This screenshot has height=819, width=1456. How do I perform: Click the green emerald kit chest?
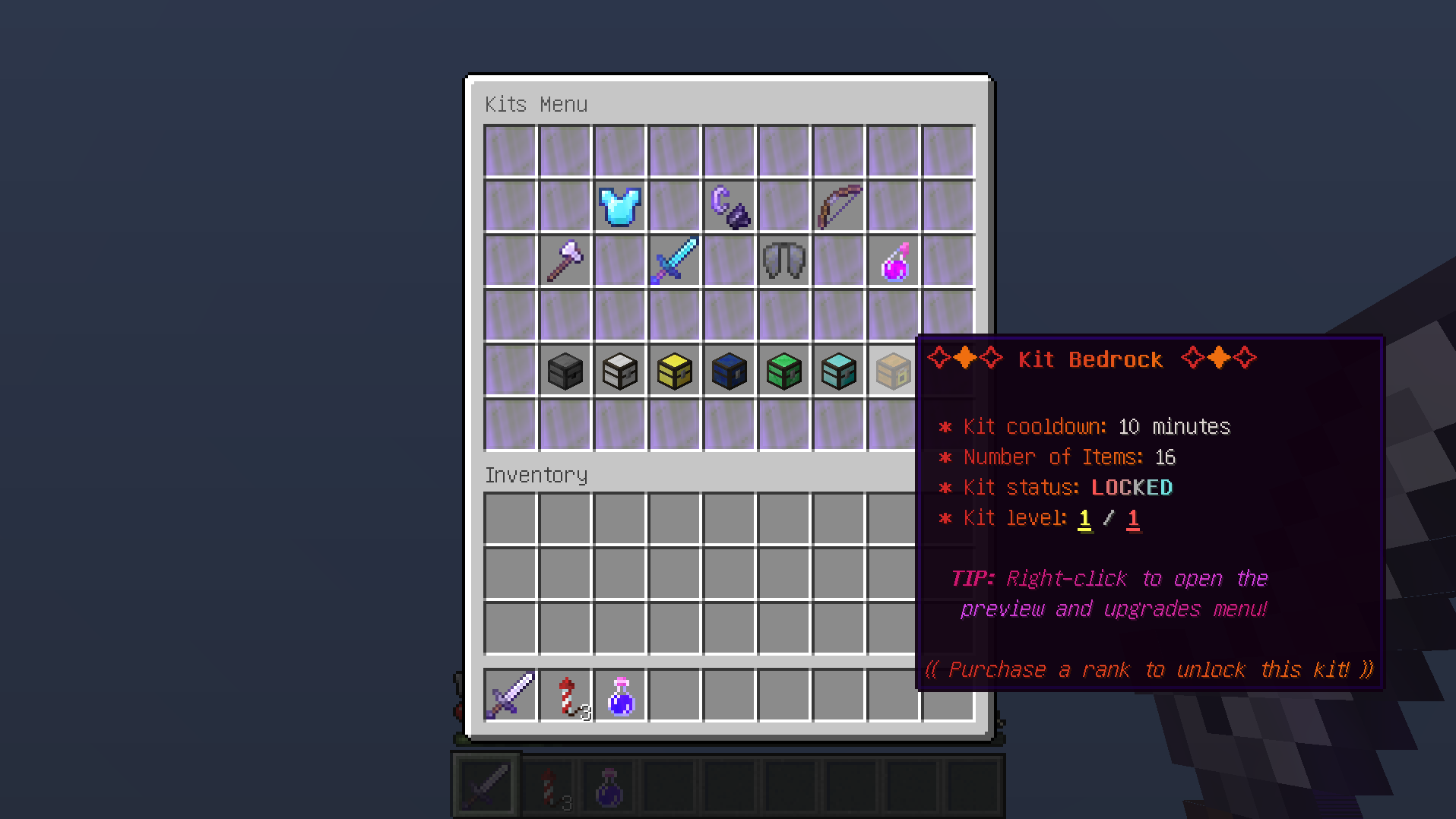pyautogui.click(x=783, y=371)
